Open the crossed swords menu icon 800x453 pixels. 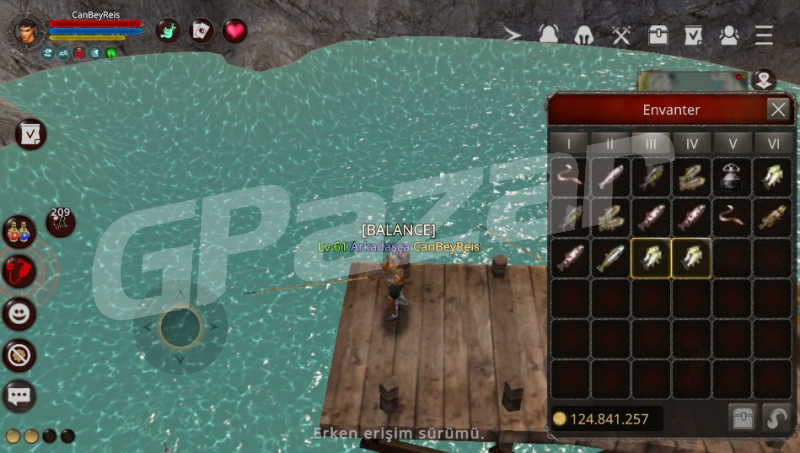tap(620, 35)
